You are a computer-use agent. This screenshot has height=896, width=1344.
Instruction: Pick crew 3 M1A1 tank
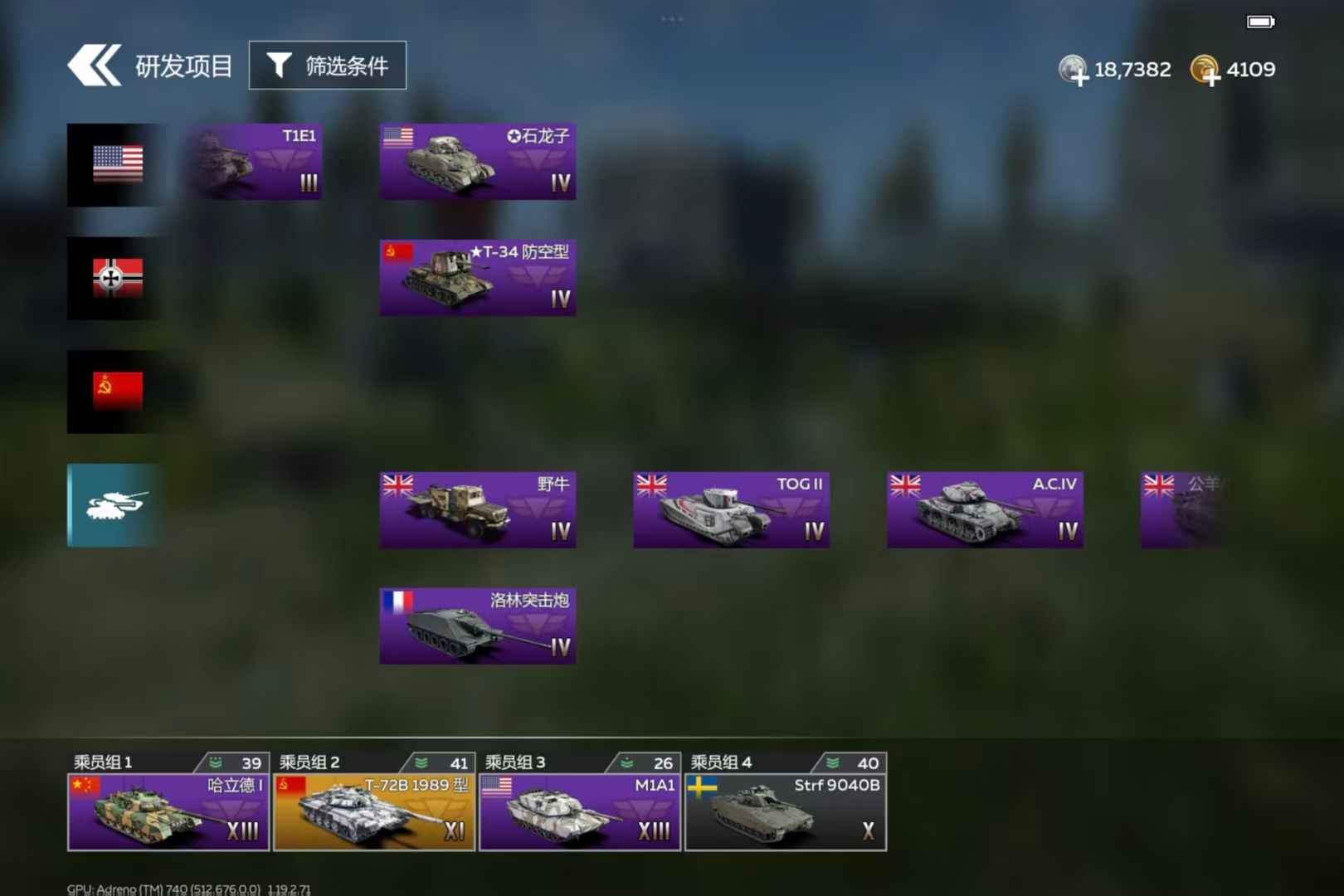(580, 811)
